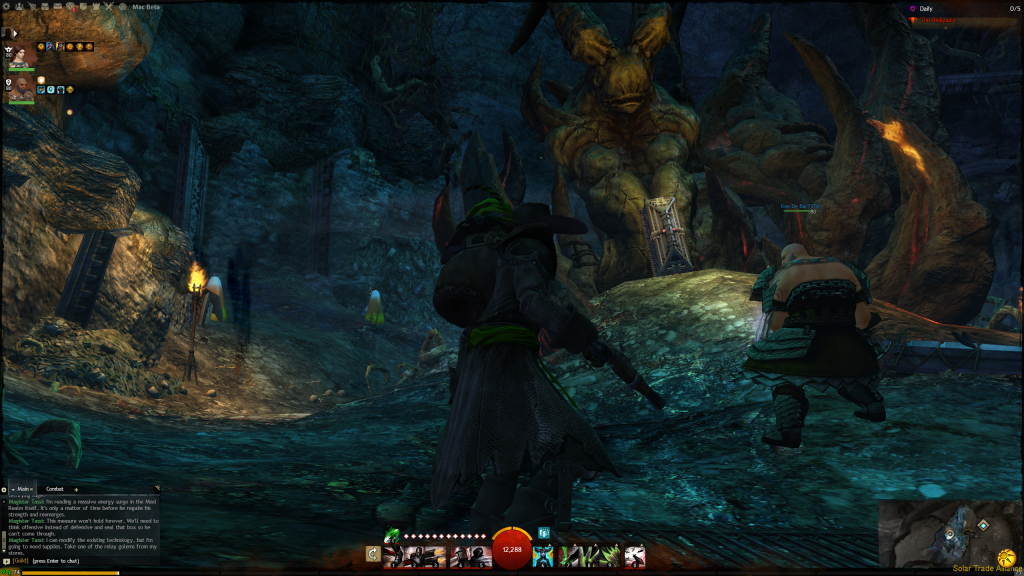1024x576 pixels.
Task: Switch to the Main chat tab
Action: [x=25, y=489]
